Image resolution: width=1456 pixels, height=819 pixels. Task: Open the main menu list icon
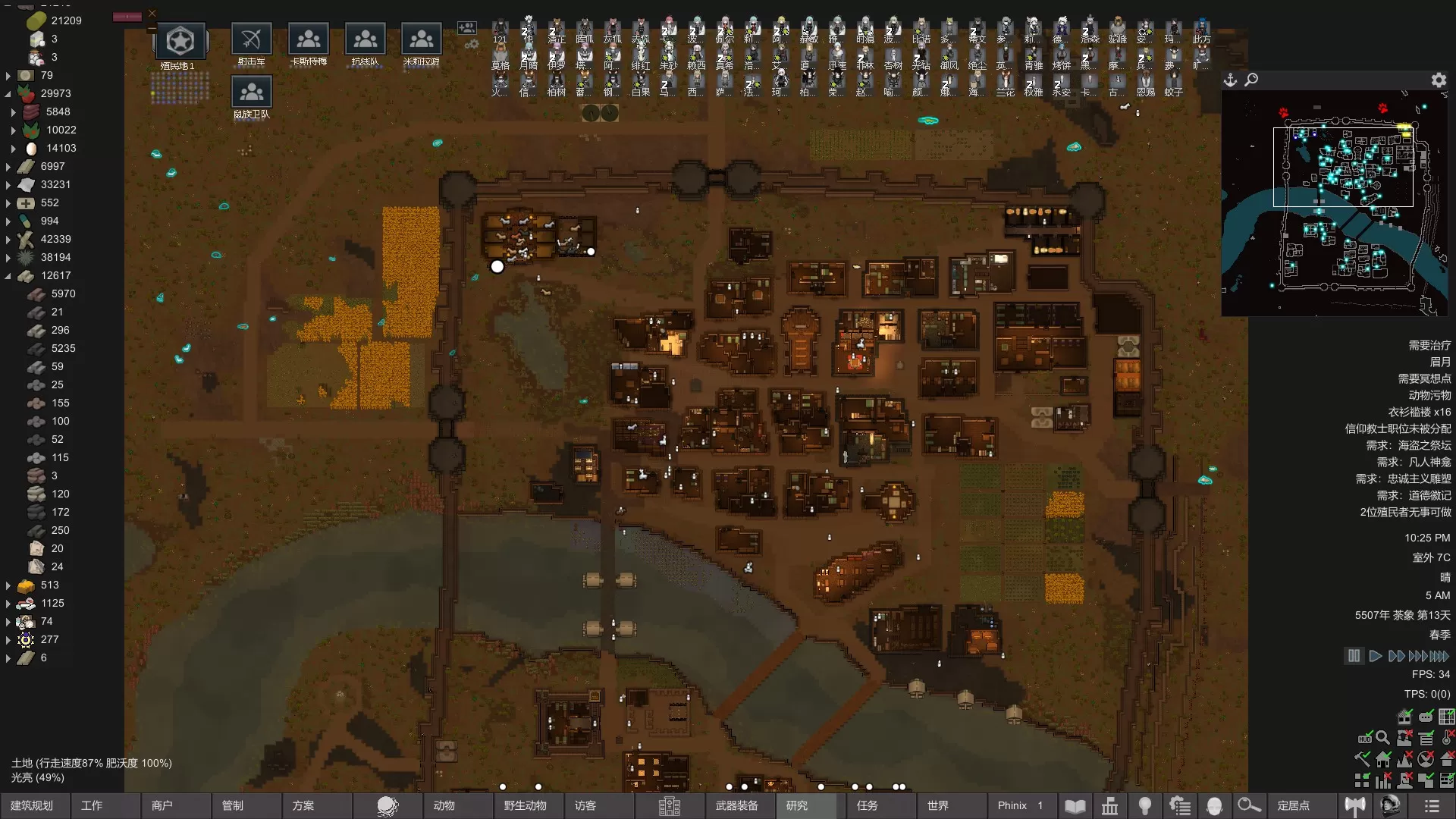point(1432,805)
